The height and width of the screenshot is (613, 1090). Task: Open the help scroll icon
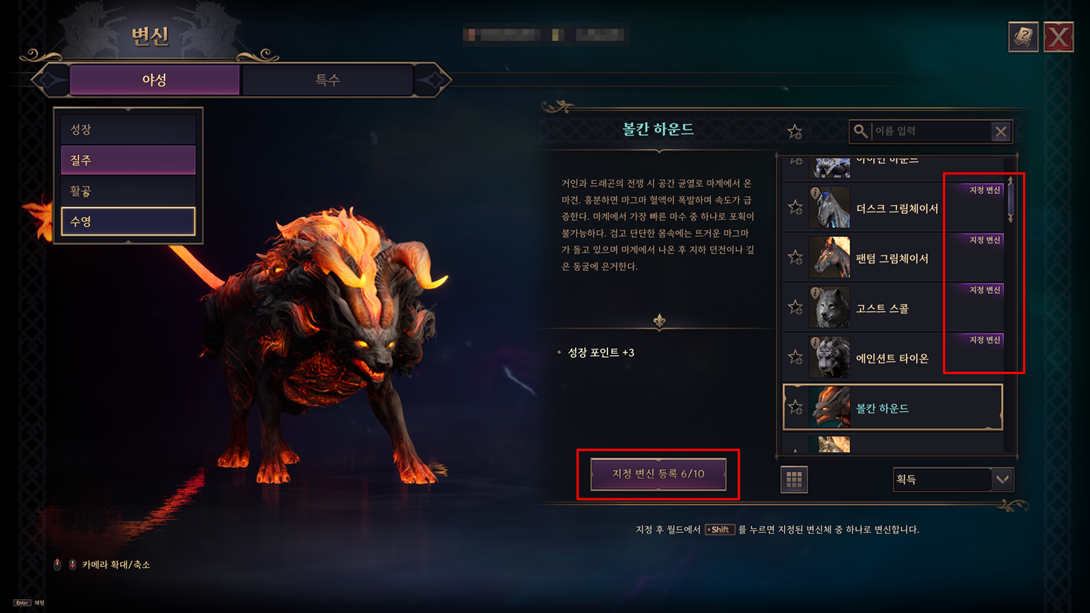pos(1022,37)
